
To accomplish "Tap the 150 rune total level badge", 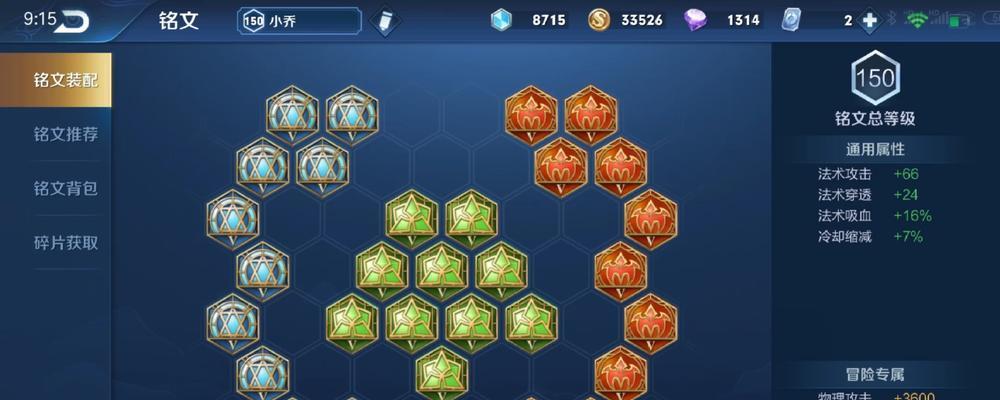I will tap(875, 78).
